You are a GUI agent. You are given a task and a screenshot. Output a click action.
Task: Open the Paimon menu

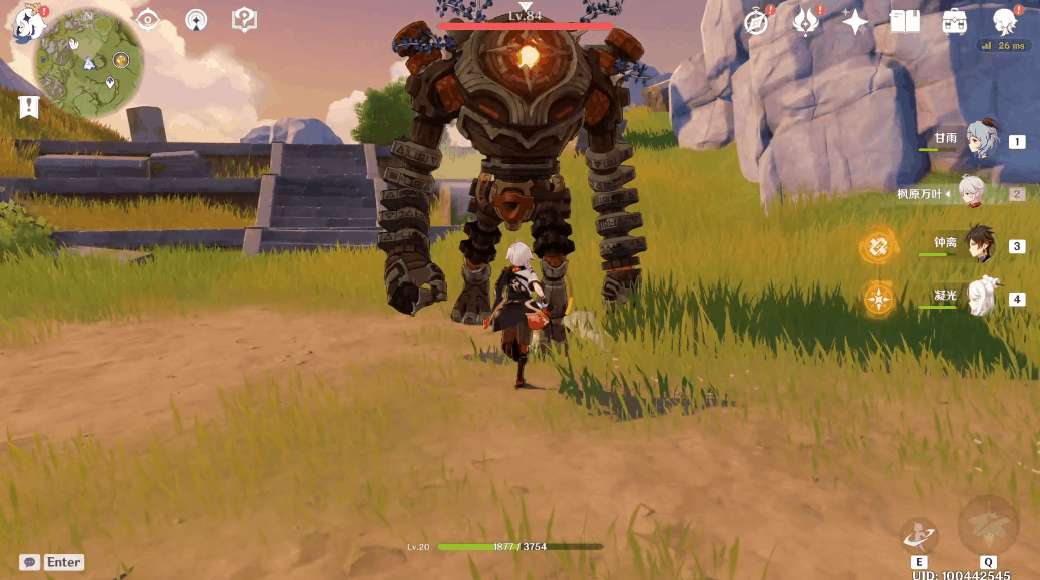point(27,24)
